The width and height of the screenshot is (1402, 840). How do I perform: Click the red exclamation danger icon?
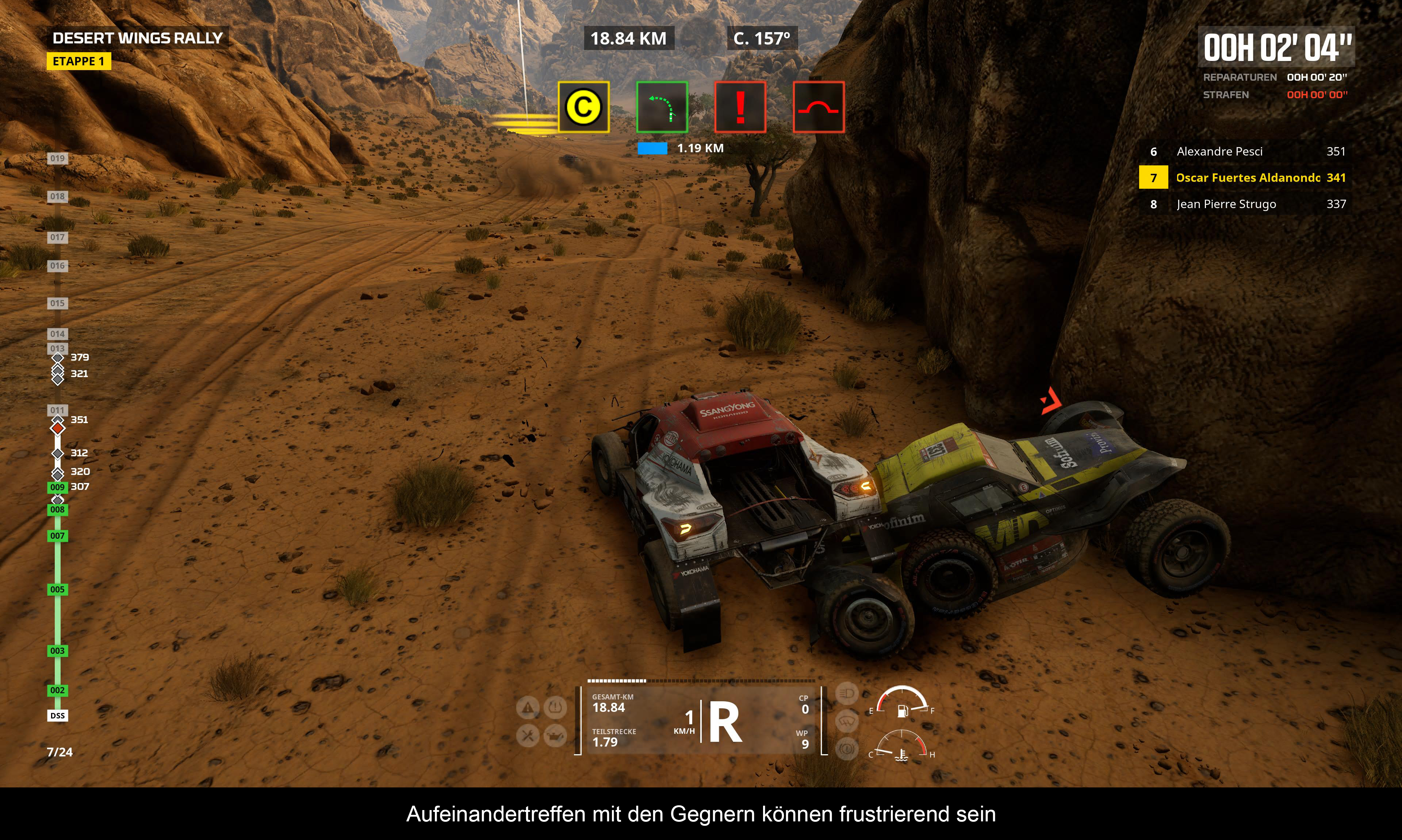coord(740,107)
